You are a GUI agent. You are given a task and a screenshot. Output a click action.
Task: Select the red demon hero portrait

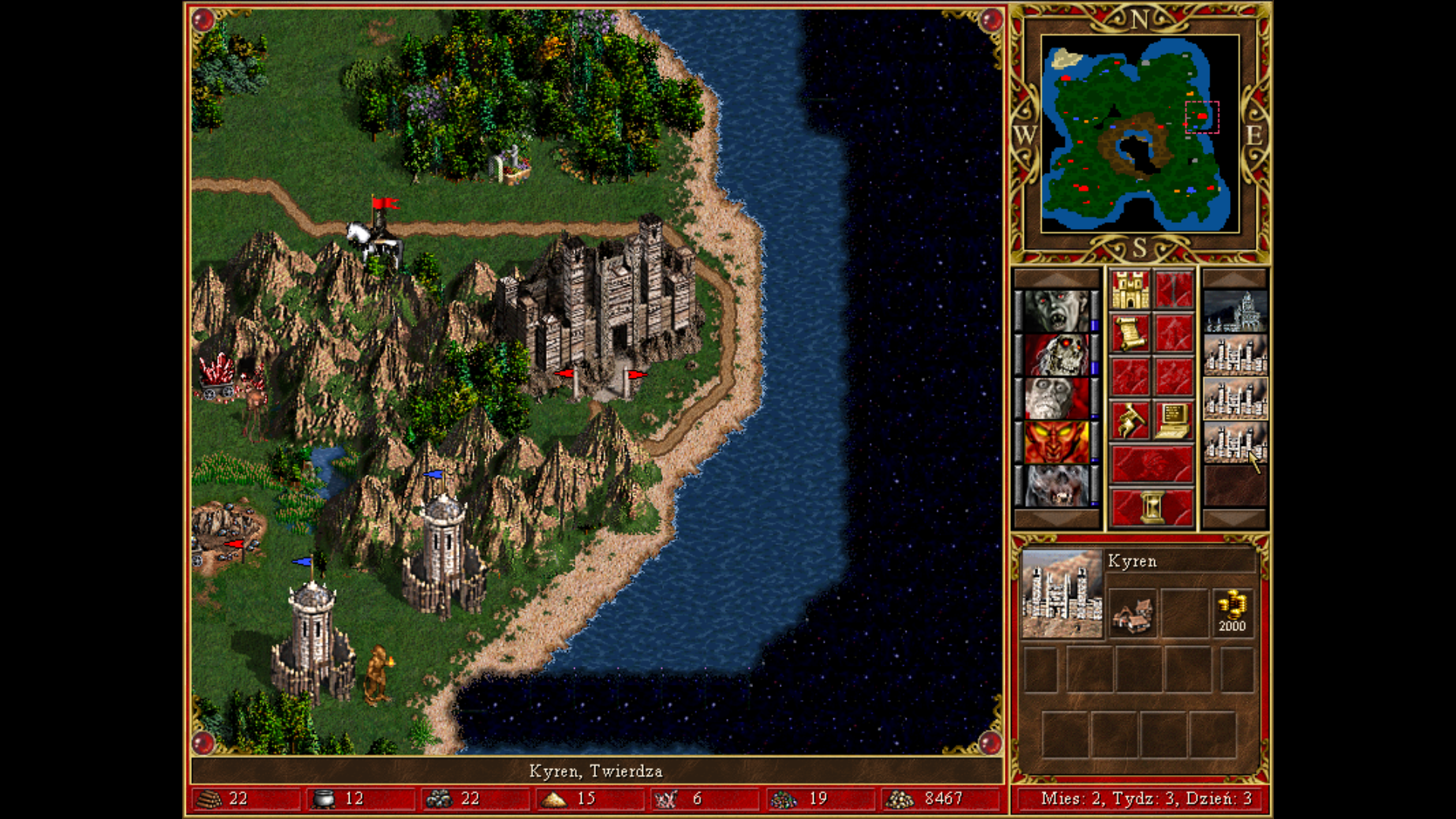click(x=1056, y=441)
